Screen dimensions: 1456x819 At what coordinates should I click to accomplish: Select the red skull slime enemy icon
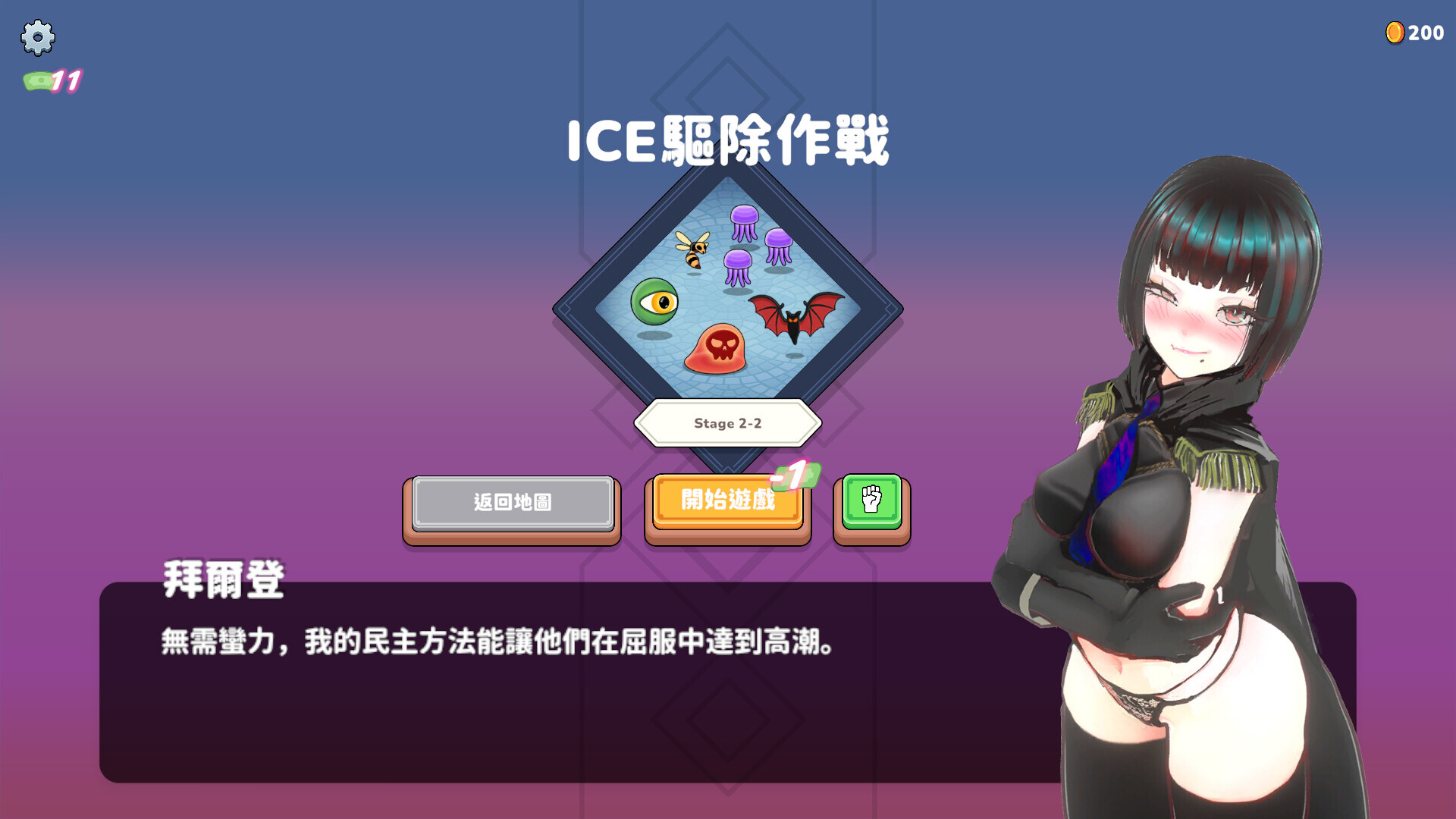[x=720, y=349]
